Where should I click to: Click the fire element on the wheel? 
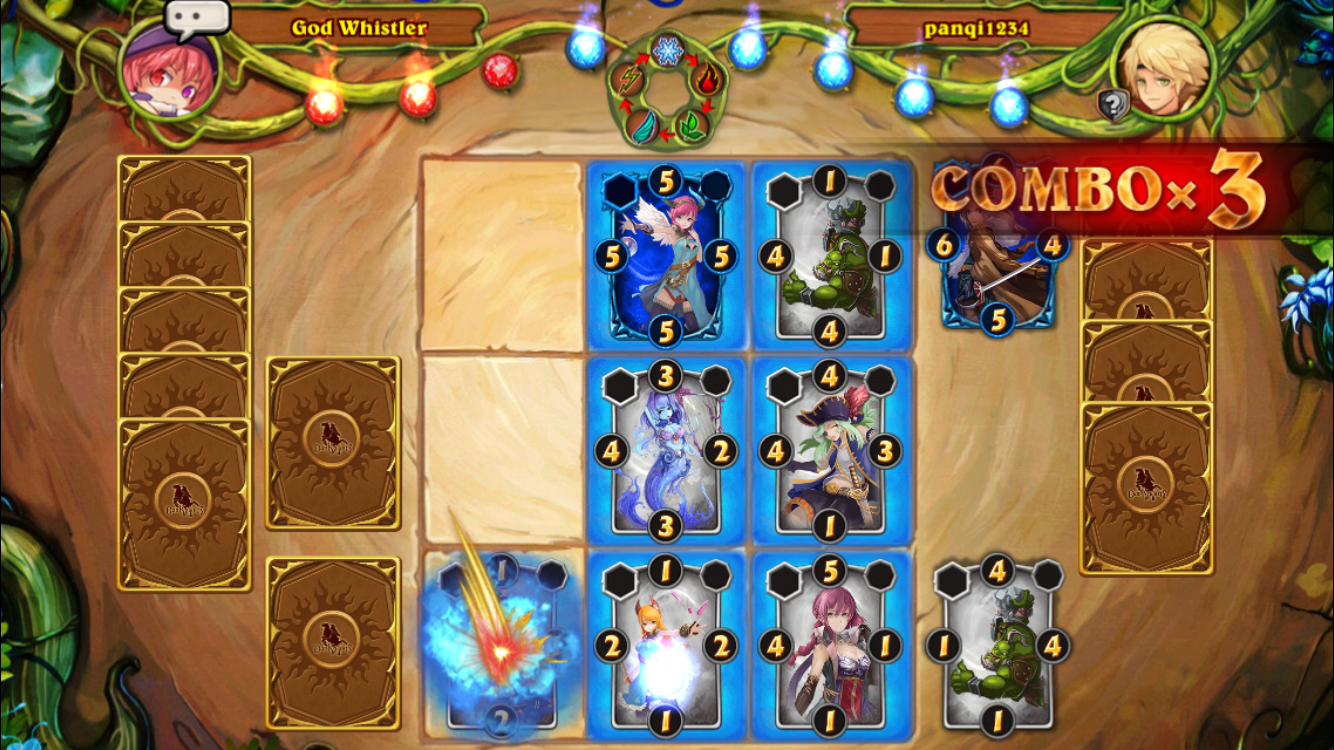(x=706, y=78)
